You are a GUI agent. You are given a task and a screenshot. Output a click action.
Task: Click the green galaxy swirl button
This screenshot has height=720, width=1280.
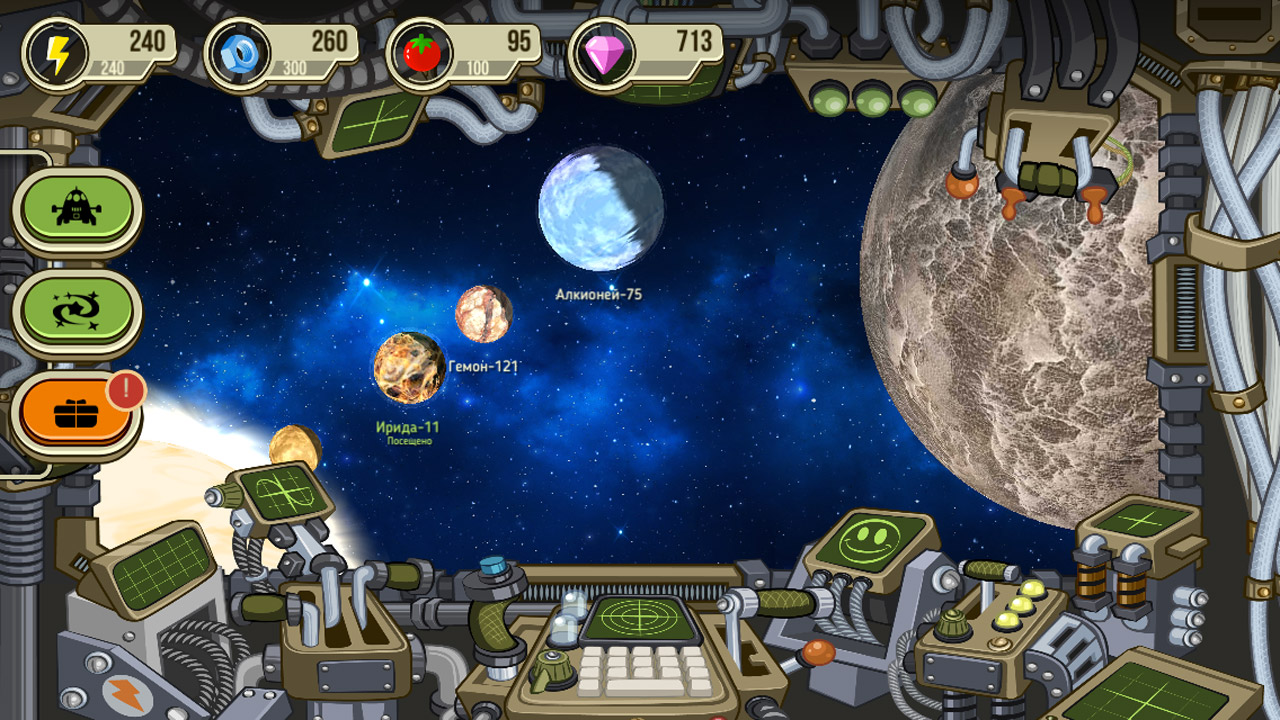pyautogui.click(x=77, y=311)
